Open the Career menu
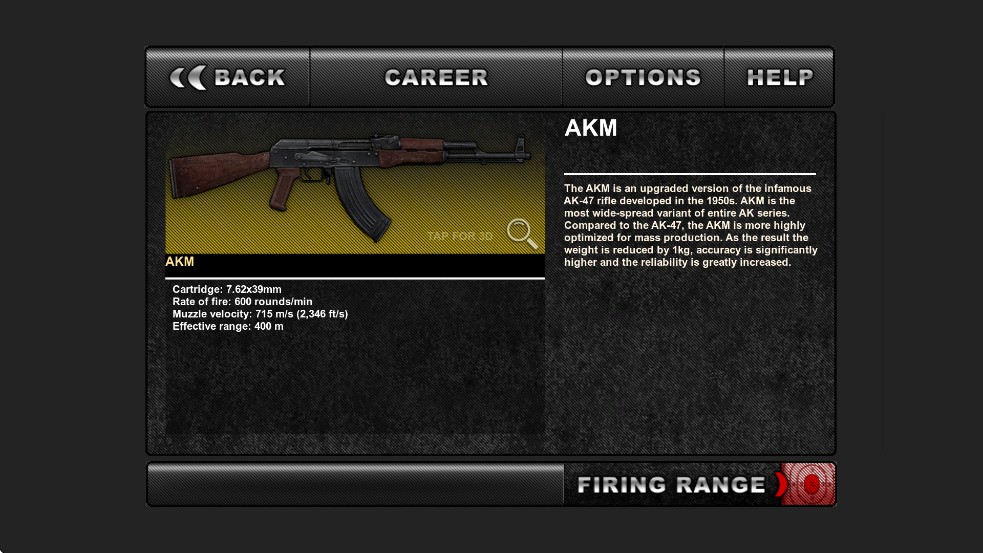This screenshot has width=983, height=553. coord(436,77)
